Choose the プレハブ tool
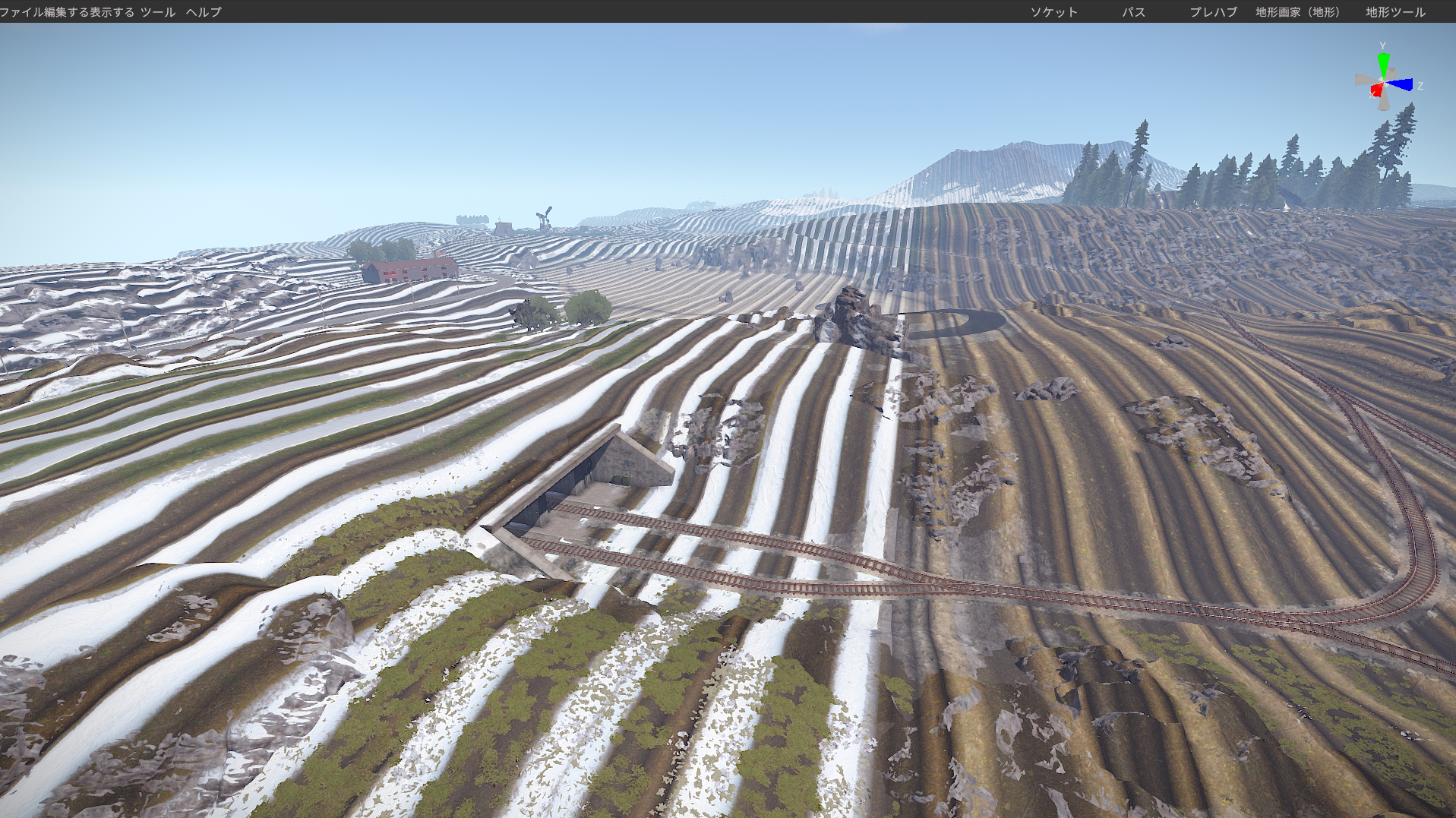Screen dimensions: 1456x818 [1213, 12]
